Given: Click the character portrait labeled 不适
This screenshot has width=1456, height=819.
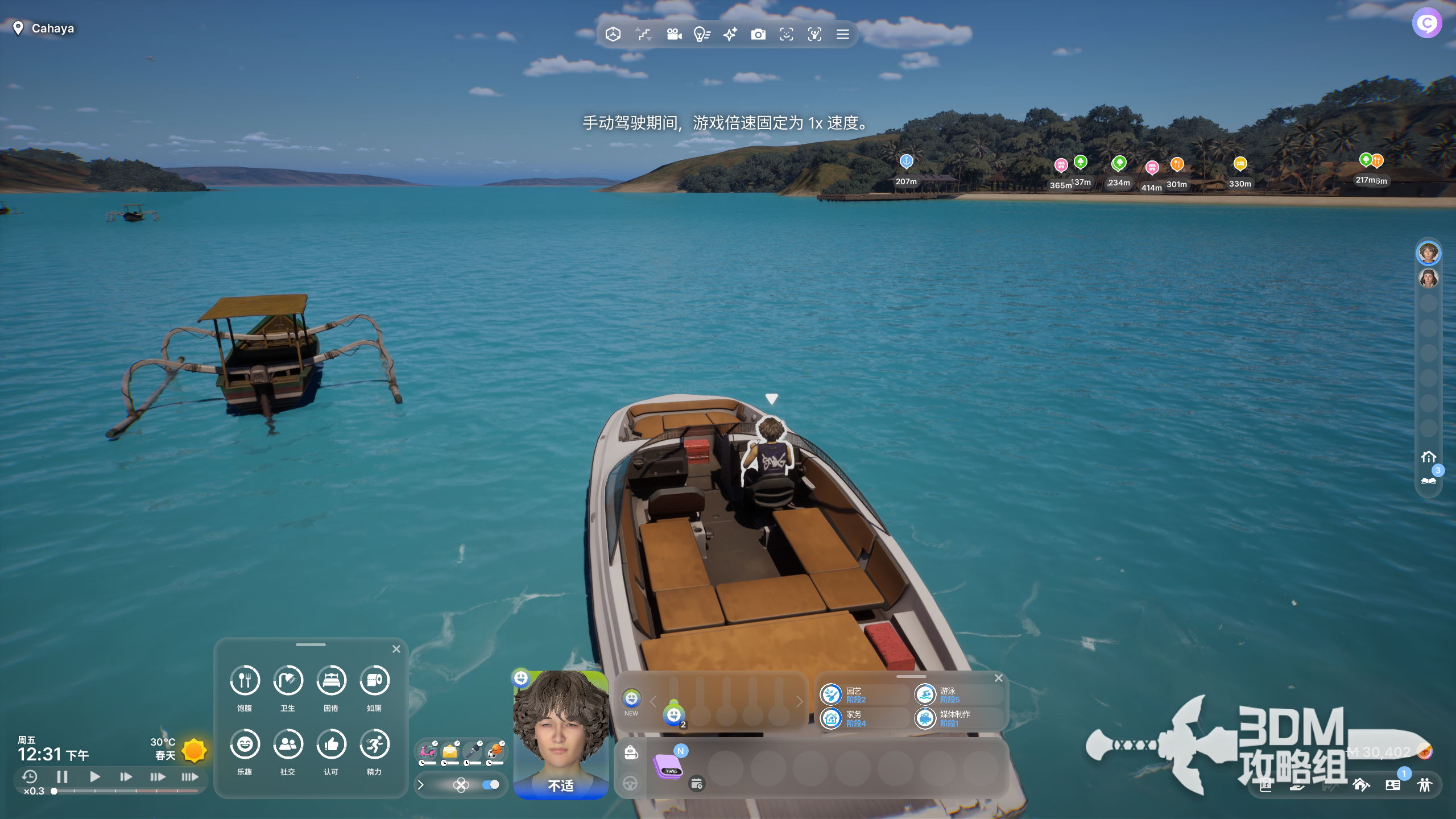Looking at the screenshot, I should [560, 734].
